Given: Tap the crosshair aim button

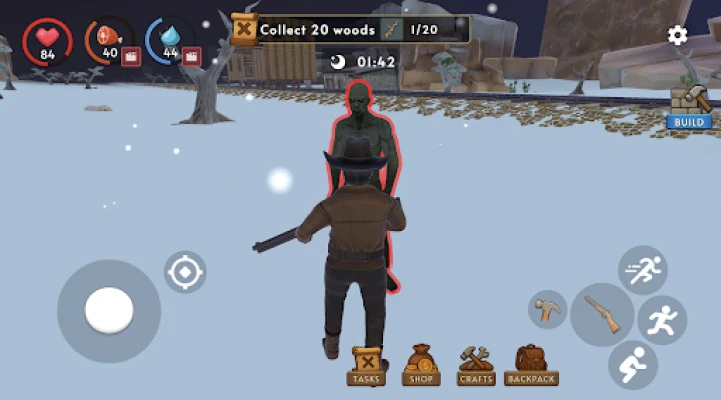Looking at the screenshot, I should pos(185,272).
